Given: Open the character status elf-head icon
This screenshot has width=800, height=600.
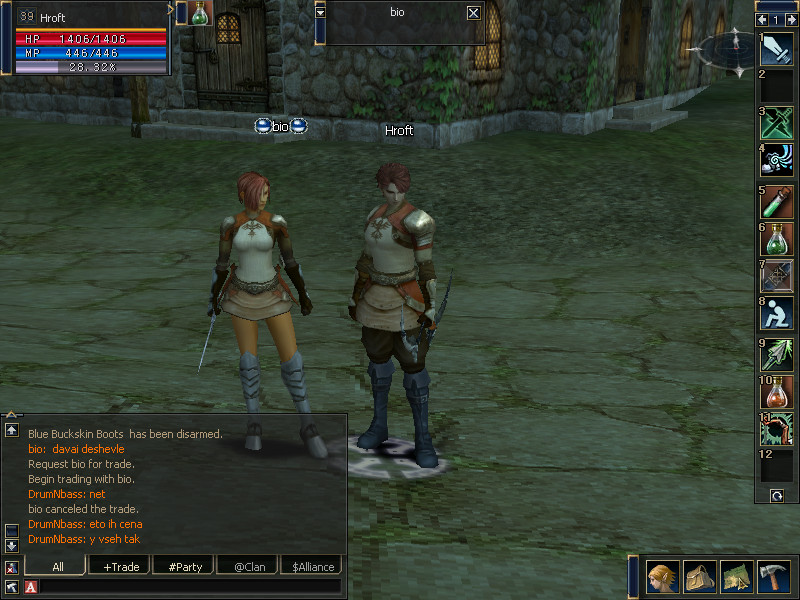Looking at the screenshot, I should [x=663, y=577].
